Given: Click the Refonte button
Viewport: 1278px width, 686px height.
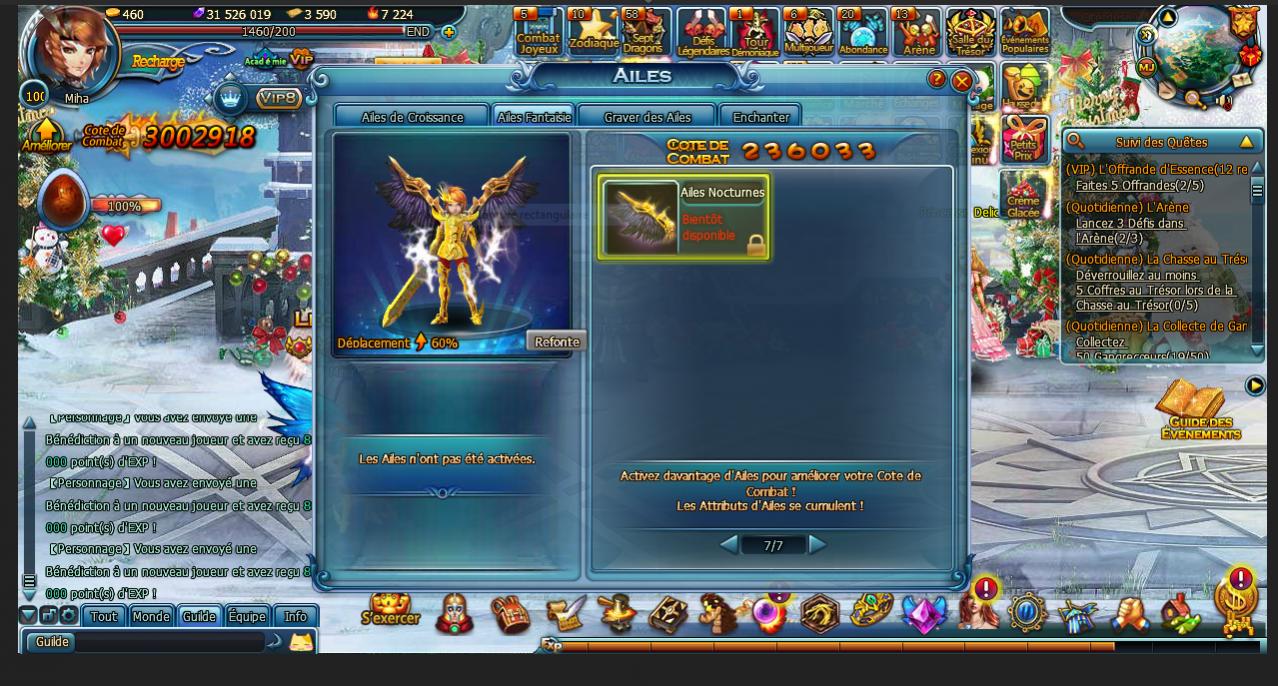Looking at the screenshot, I should (x=556, y=342).
